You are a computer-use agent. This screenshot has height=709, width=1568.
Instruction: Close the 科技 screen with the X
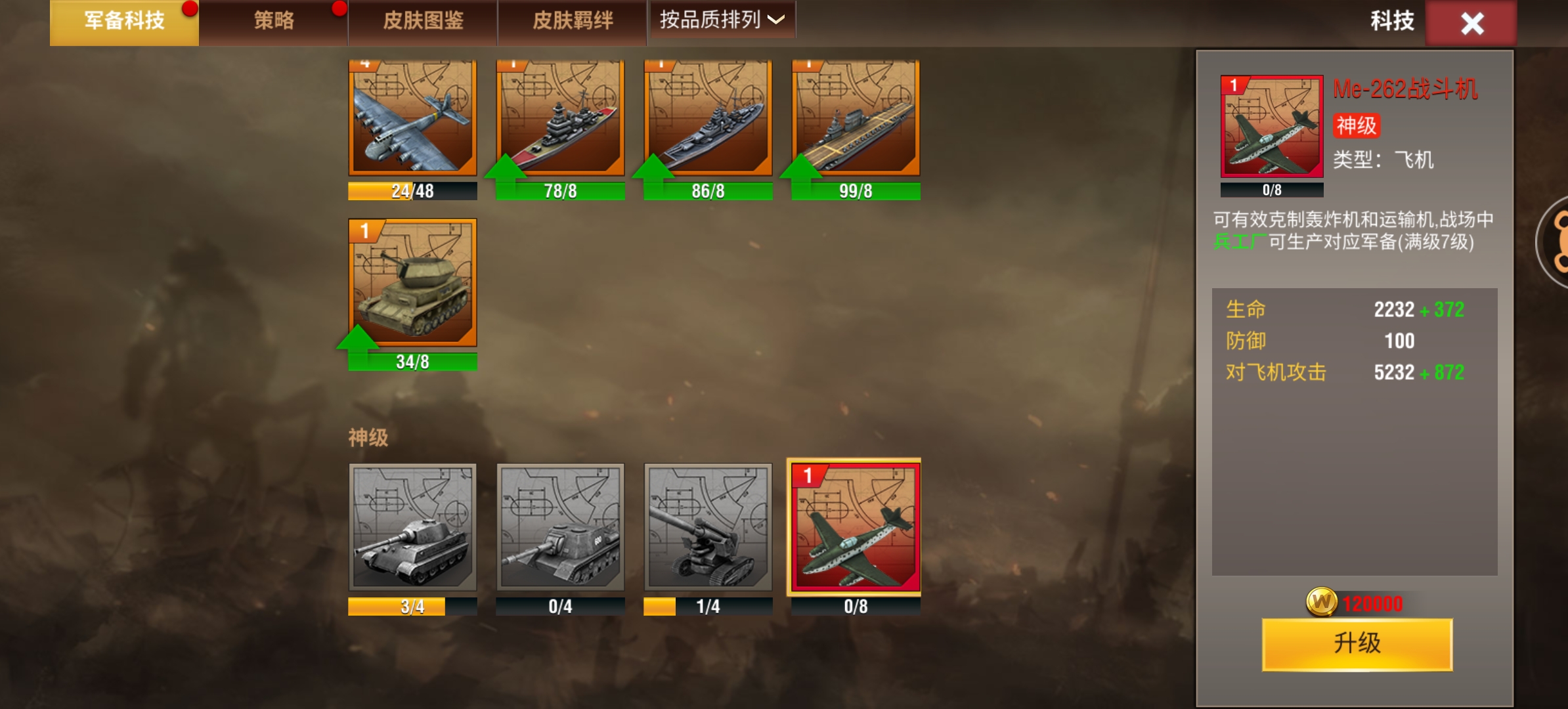(1471, 24)
